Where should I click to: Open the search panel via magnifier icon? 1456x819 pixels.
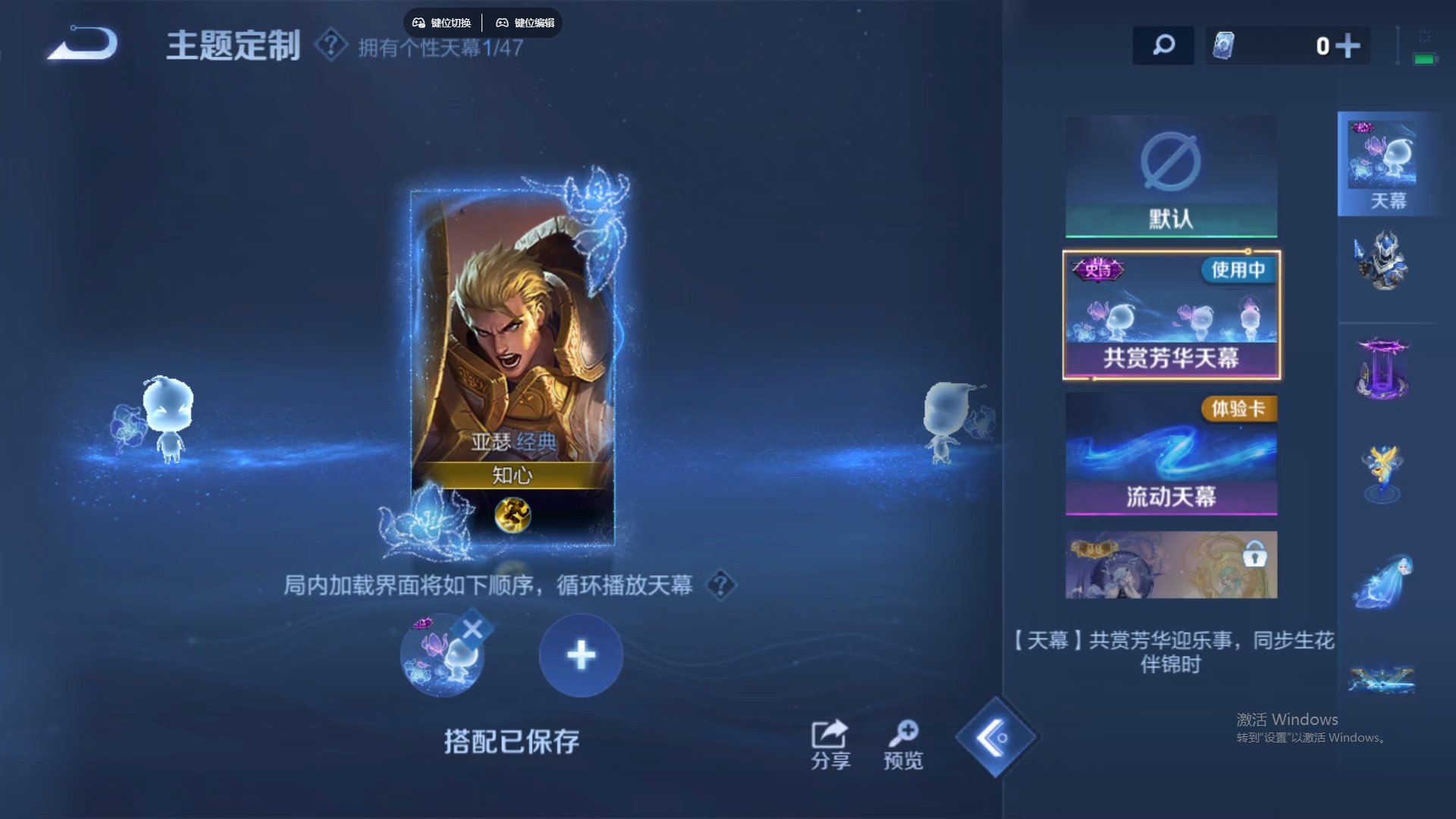tap(1163, 45)
